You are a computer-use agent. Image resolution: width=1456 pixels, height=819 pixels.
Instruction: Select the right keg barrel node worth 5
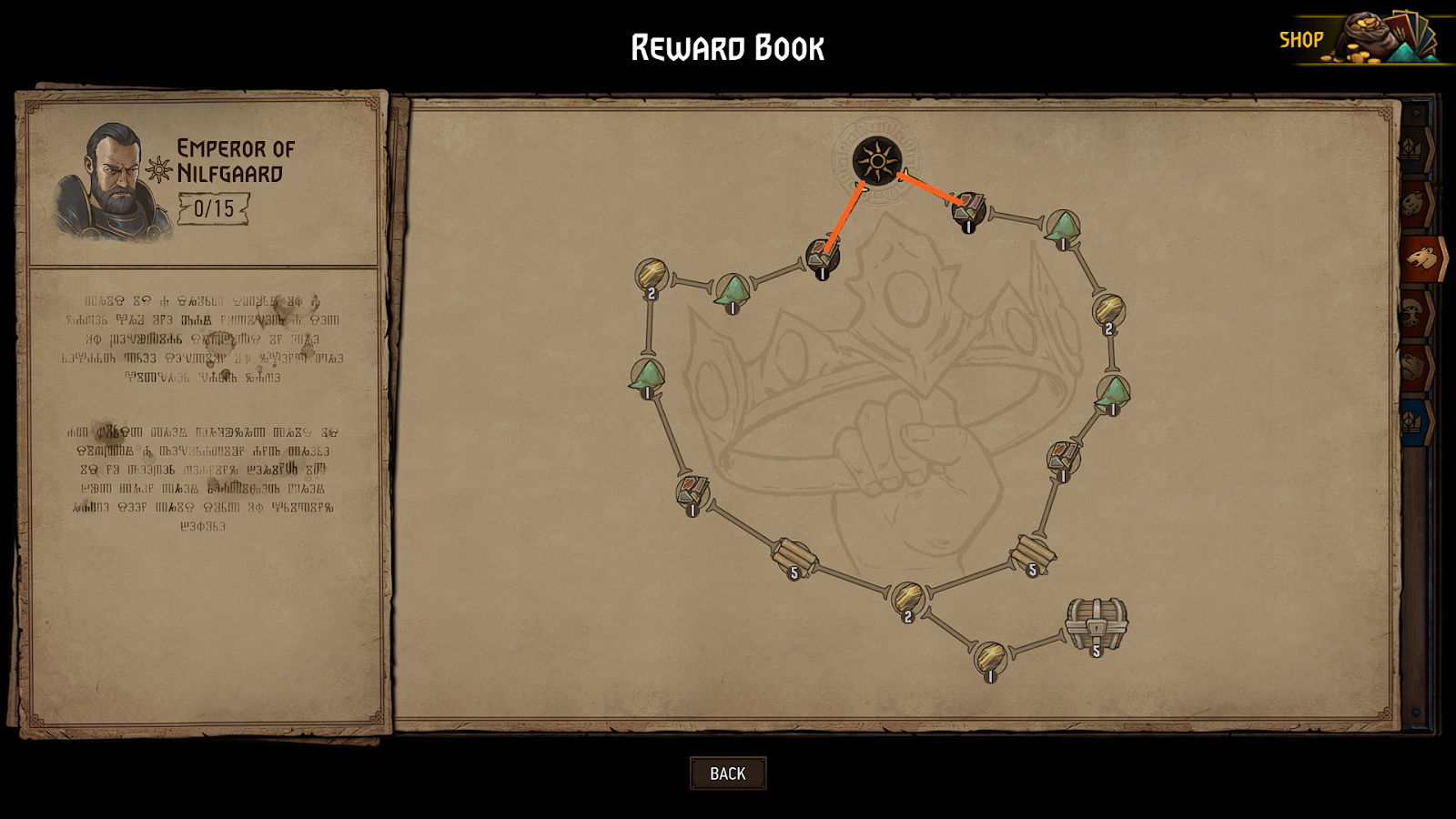point(1033,551)
